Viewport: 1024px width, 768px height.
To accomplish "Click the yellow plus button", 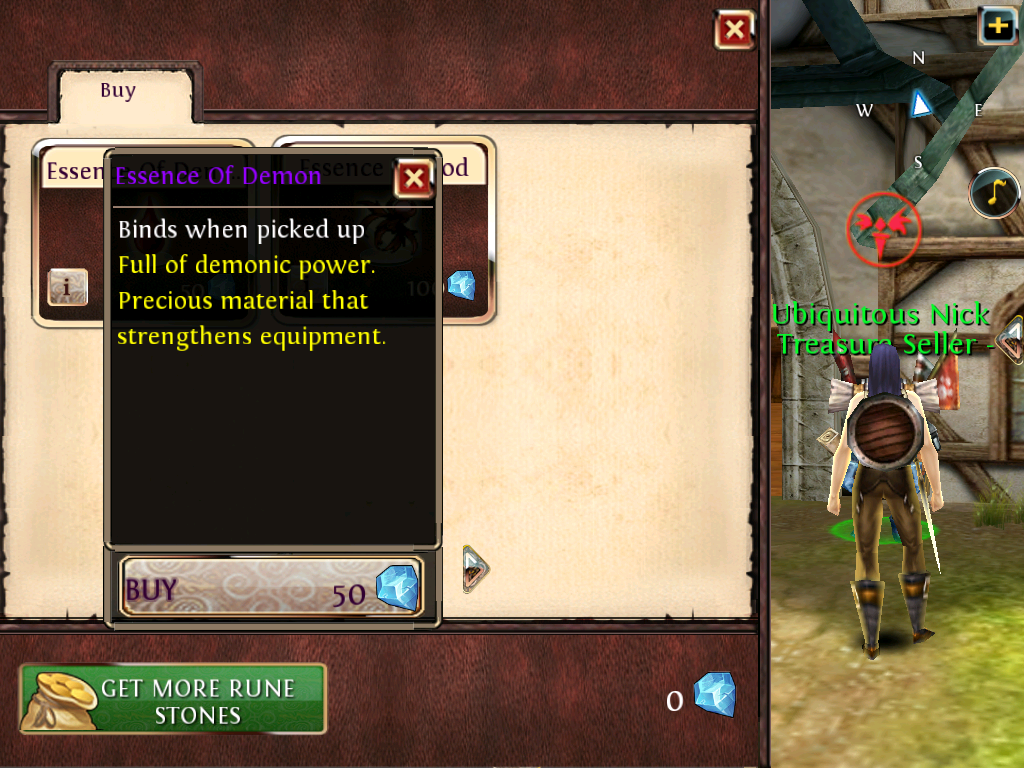I will click(999, 26).
